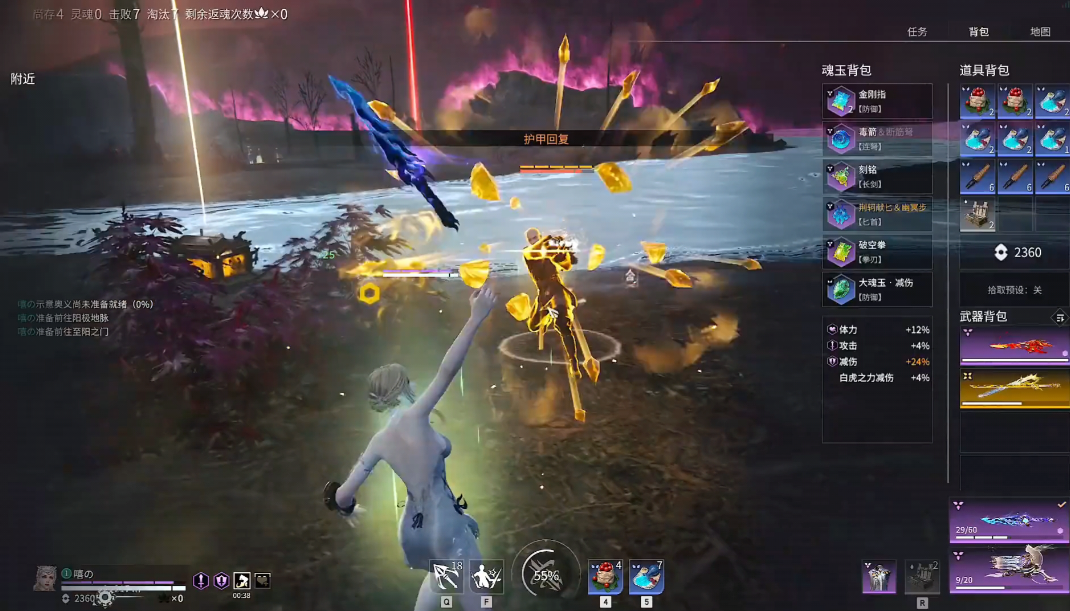Use the blue armor powder in hotbar
This screenshot has width=1070, height=611.
[645, 577]
